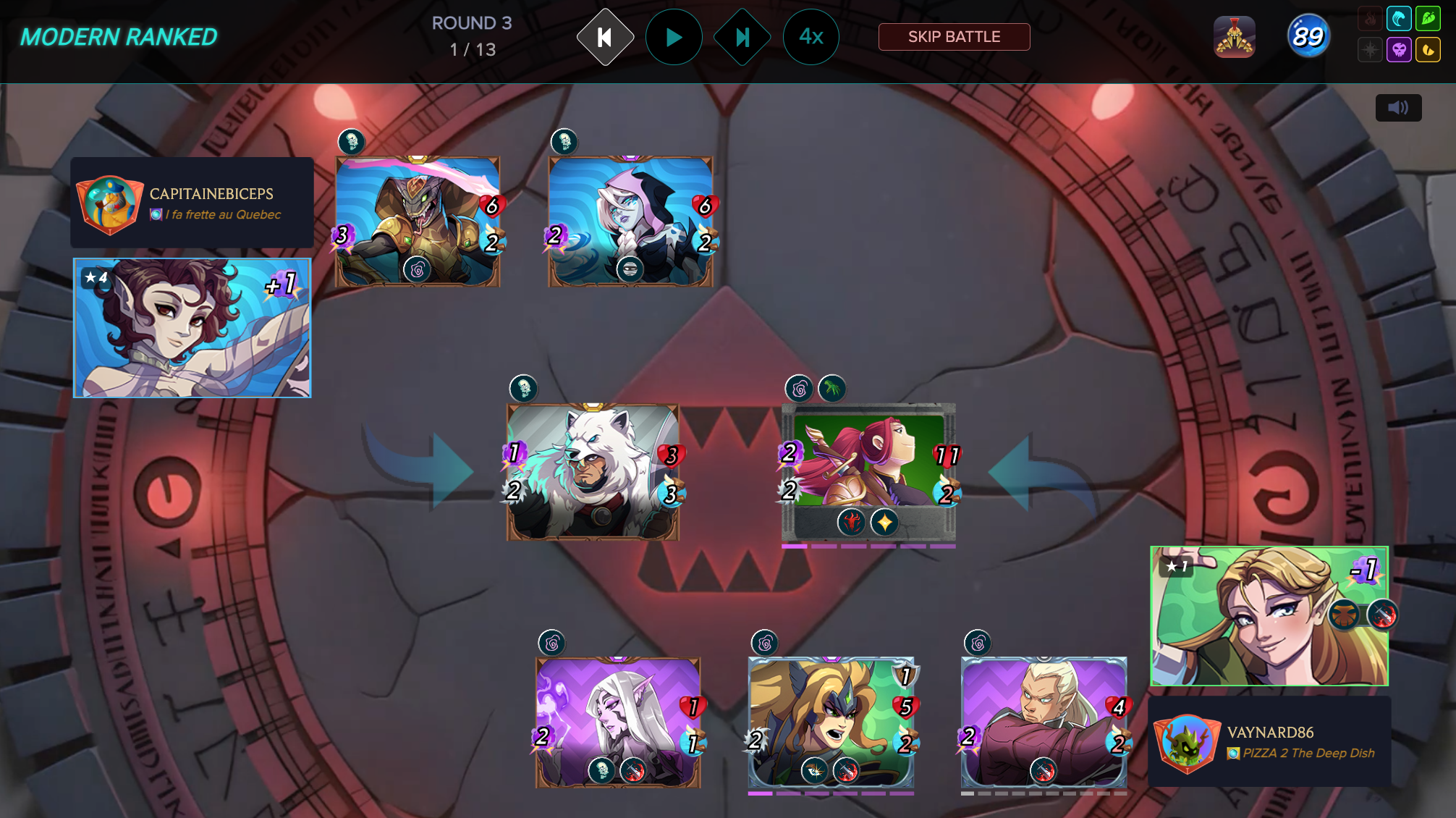1456x818 pixels.
Task: Step forward to the next action
Action: (x=742, y=37)
